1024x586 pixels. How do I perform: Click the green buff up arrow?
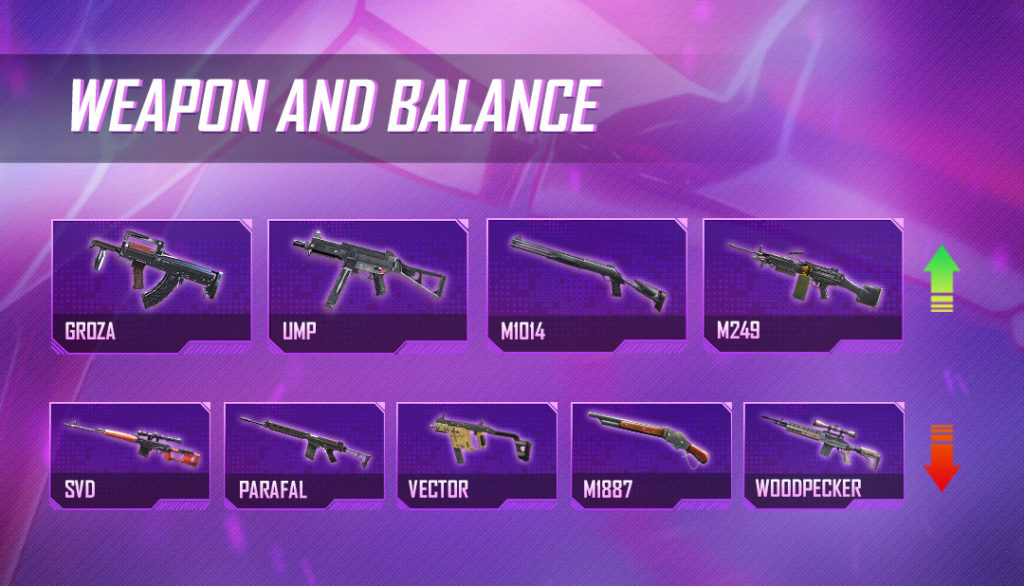click(x=940, y=278)
